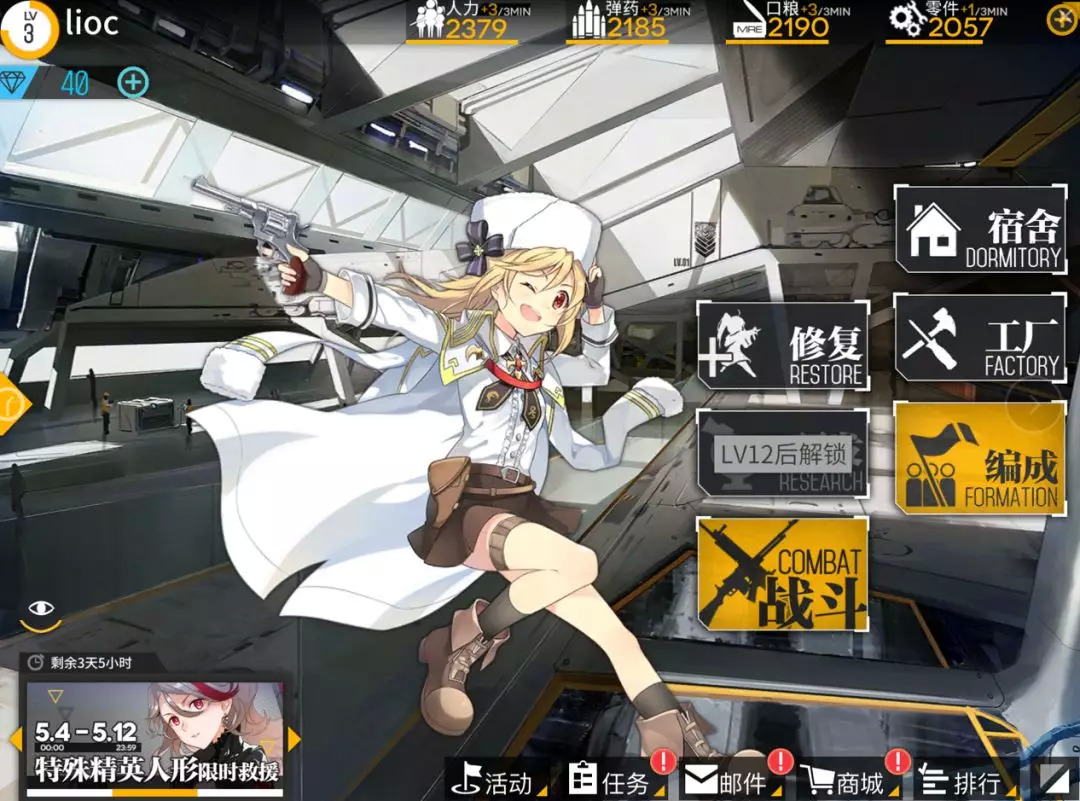
Task: Open the Events (活动) button
Action: point(497,780)
